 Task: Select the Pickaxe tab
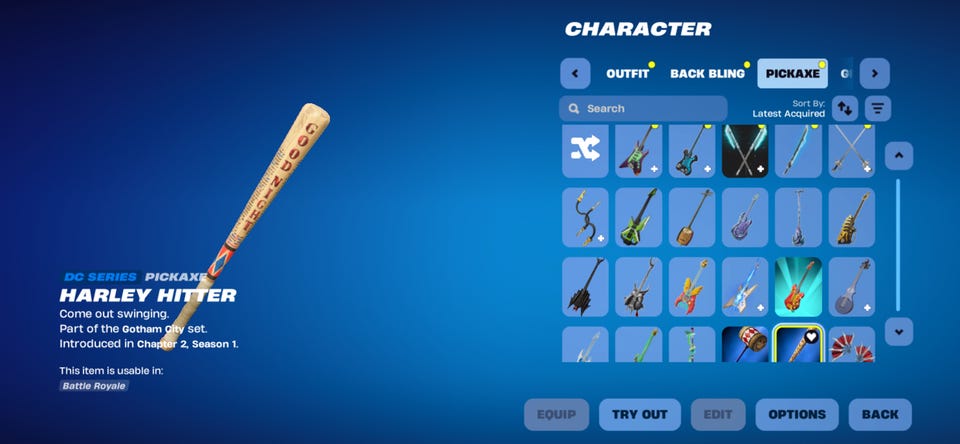792,73
